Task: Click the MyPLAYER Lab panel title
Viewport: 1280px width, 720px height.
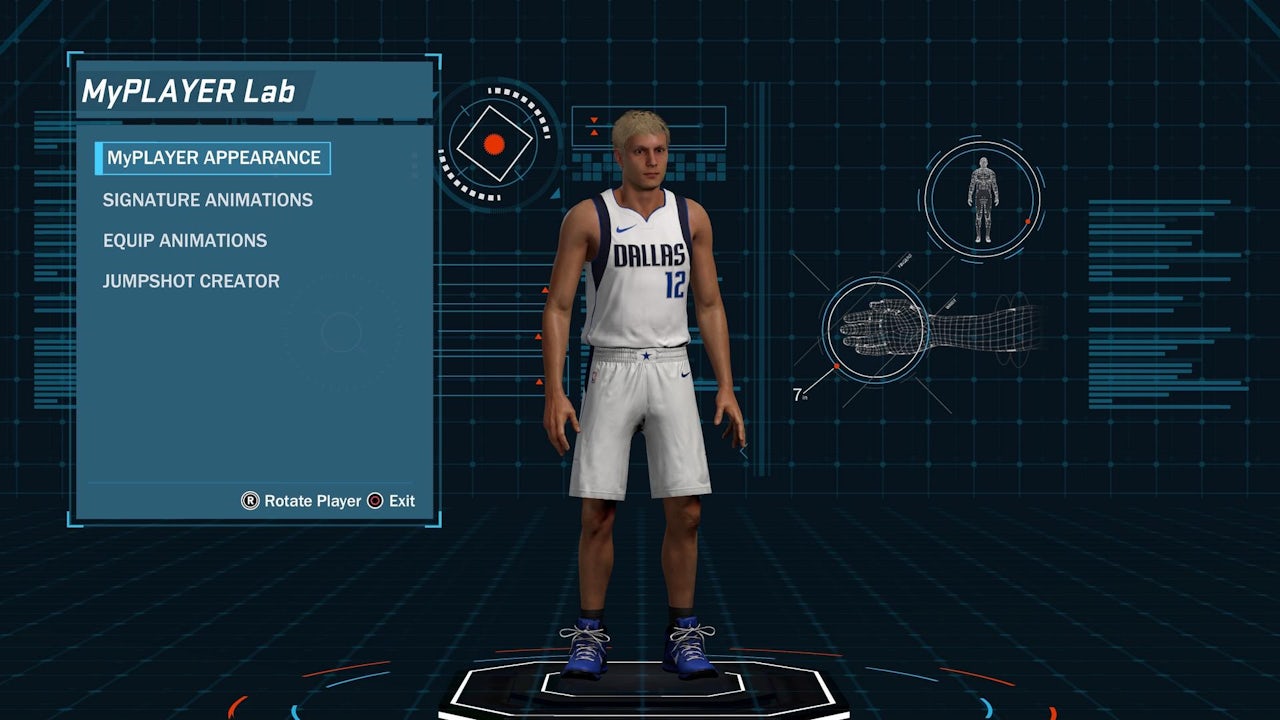Action: coord(186,91)
